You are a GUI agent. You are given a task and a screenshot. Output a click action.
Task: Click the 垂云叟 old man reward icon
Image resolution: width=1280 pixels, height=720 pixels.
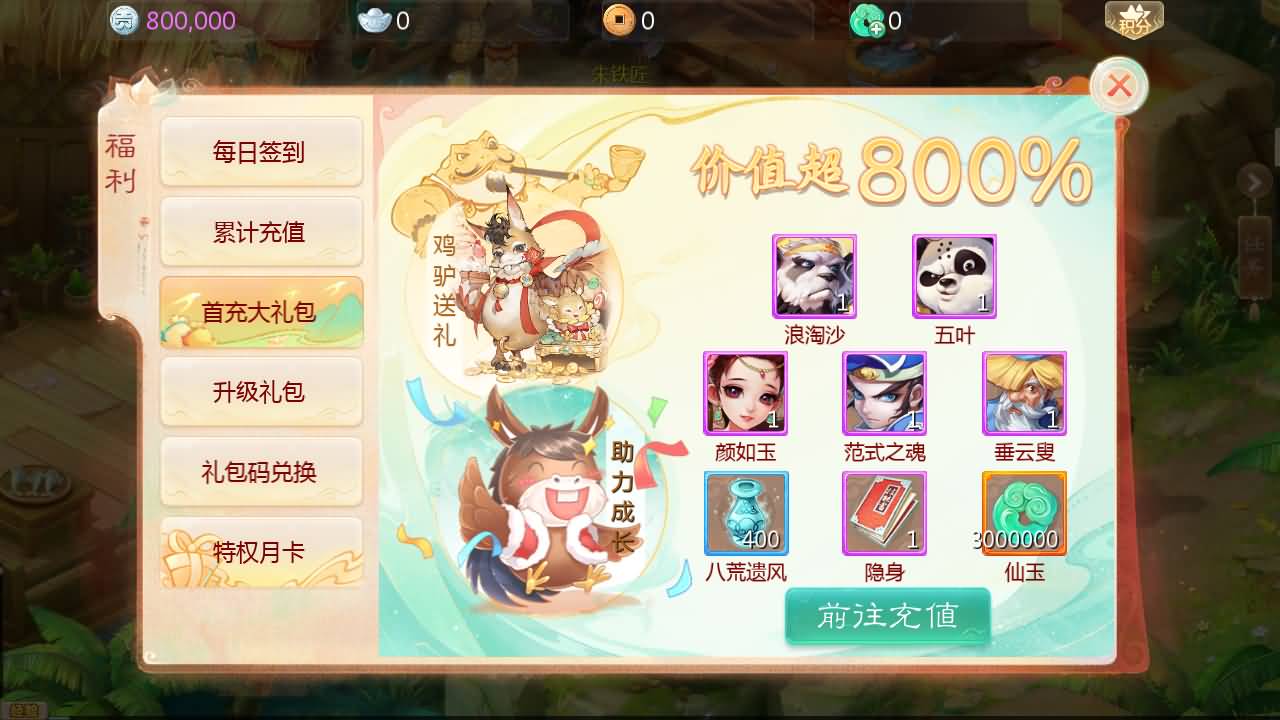(1024, 393)
